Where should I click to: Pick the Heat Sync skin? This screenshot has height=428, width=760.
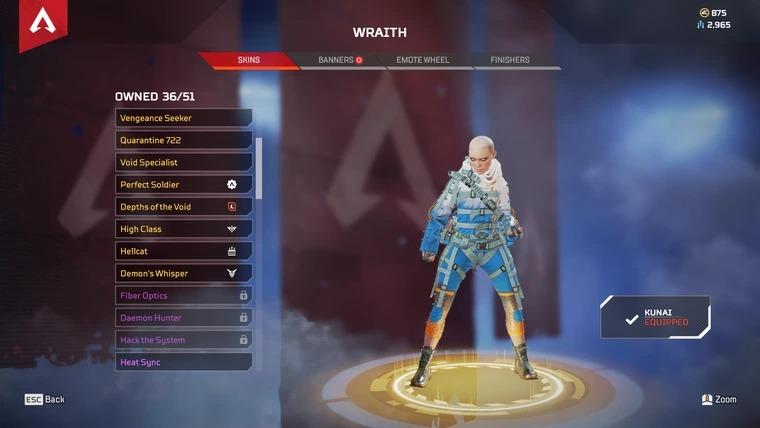183,362
